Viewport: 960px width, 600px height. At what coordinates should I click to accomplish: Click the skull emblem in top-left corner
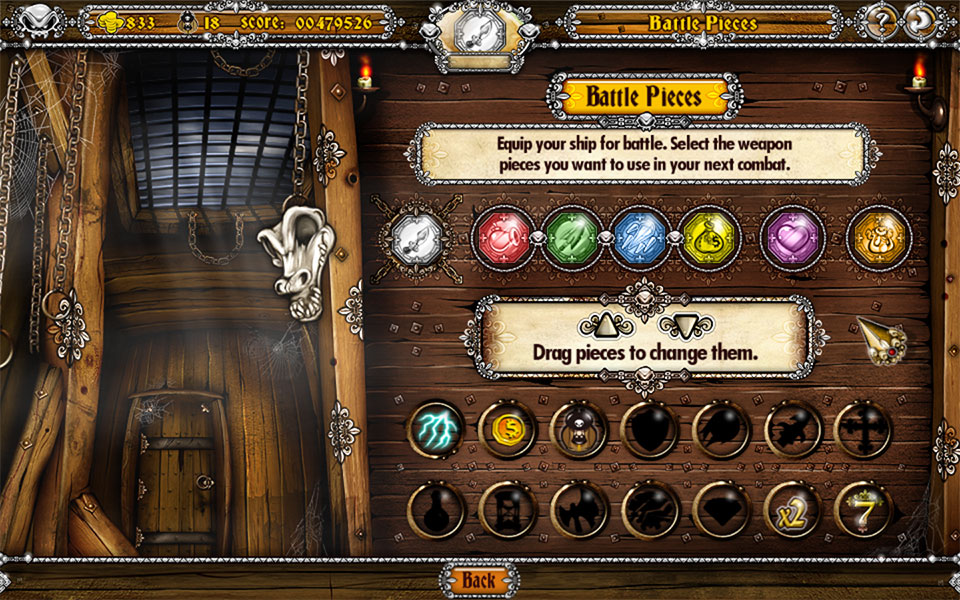click(x=39, y=20)
